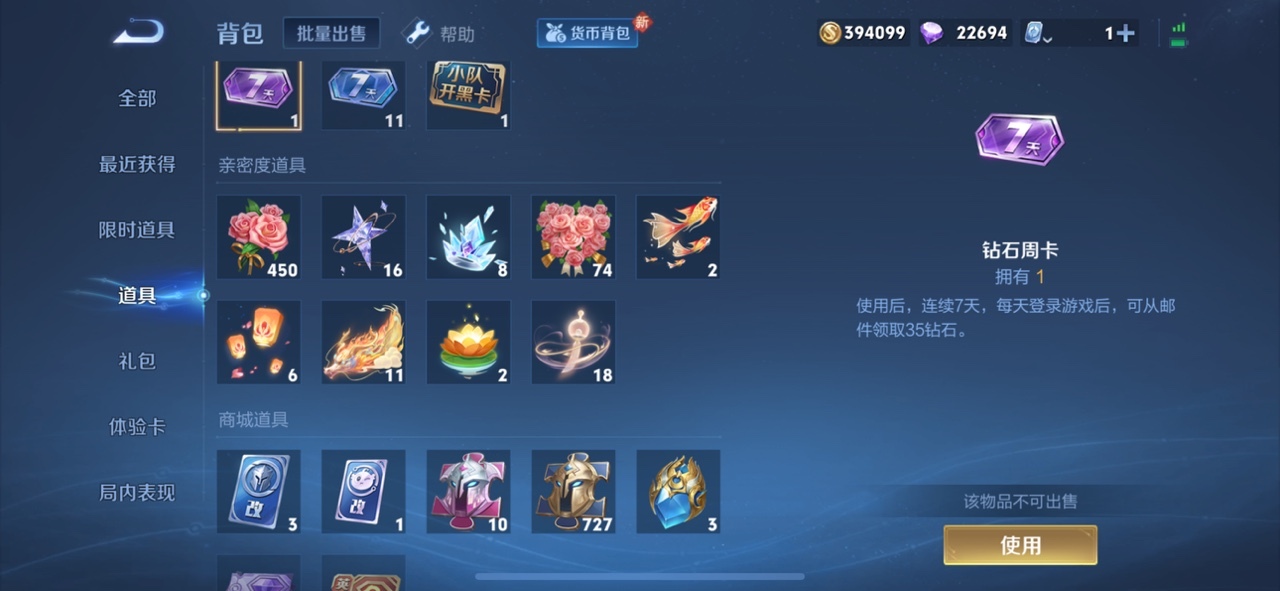Select the single rose item with 450
The width and height of the screenshot is (1280, 591).
click(x=259, y=237)
